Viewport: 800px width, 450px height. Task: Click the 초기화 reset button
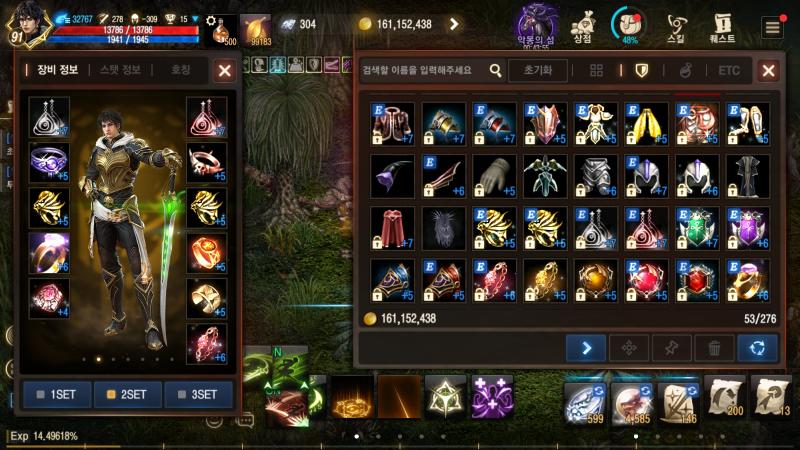pyautogui.click(x=538, y=70)
